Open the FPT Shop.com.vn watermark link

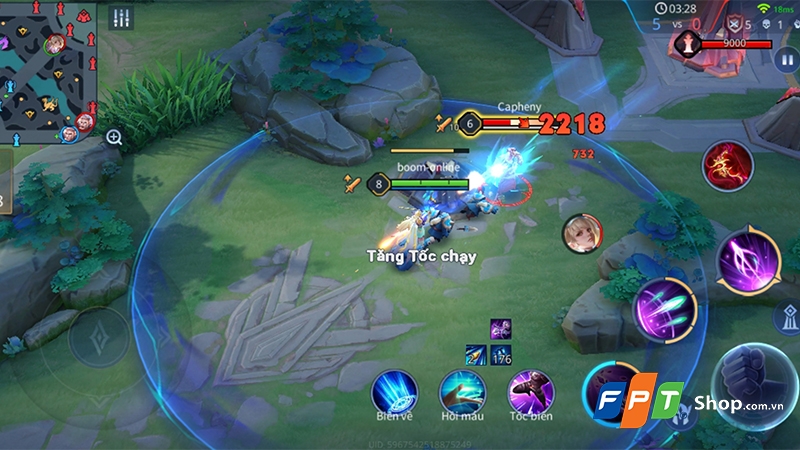(x=679, y=402)
